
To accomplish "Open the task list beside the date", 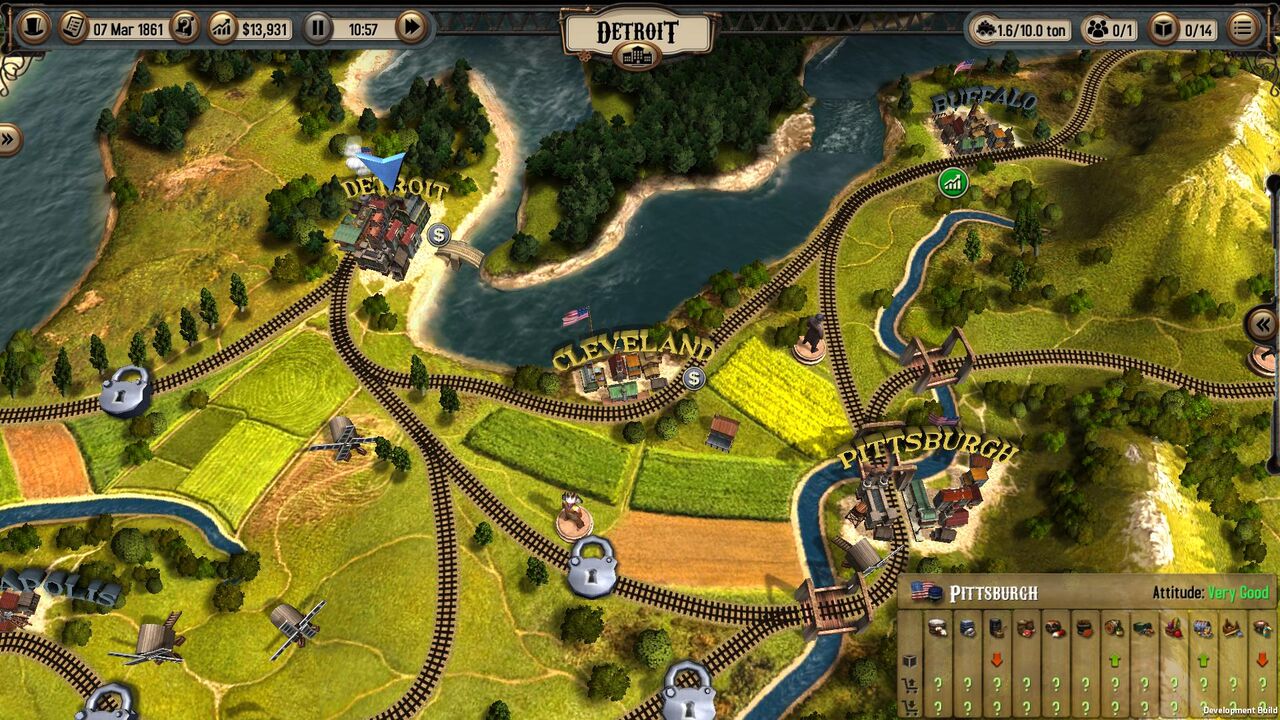I will point(73,27).
